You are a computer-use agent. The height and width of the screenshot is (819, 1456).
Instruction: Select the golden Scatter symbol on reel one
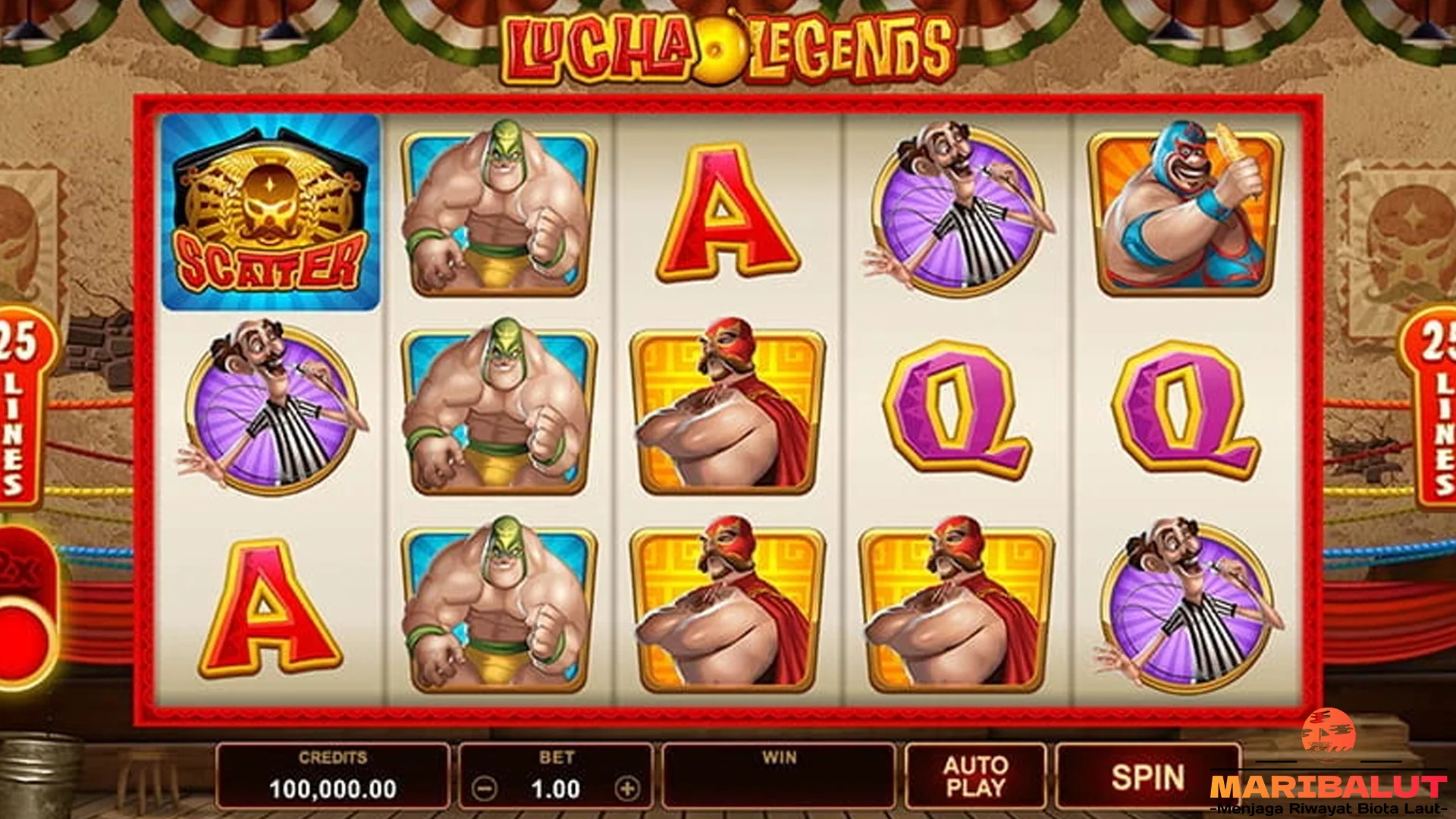(267, 212)
